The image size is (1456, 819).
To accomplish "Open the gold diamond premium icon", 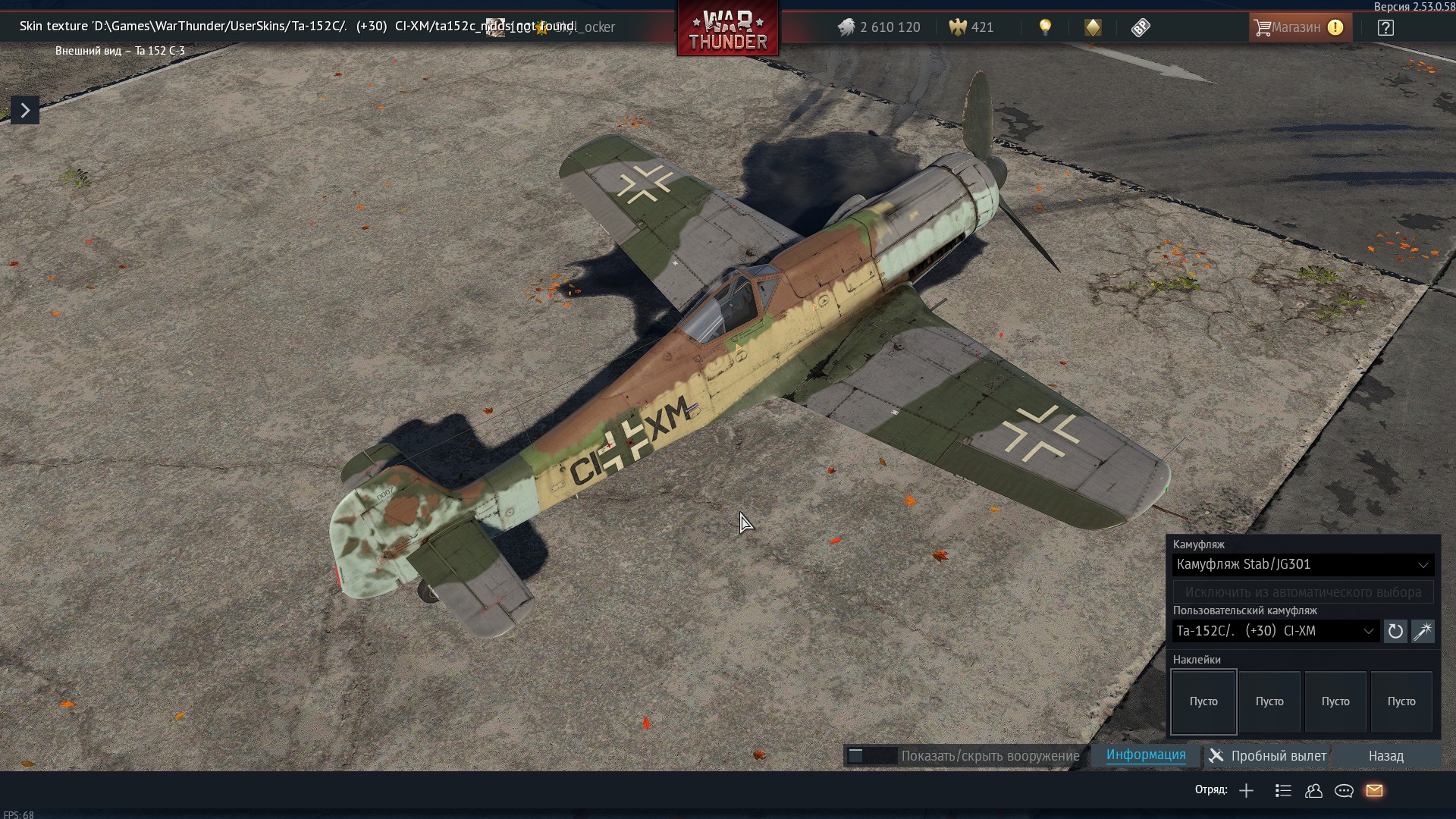I will (x=1093, y=28).
